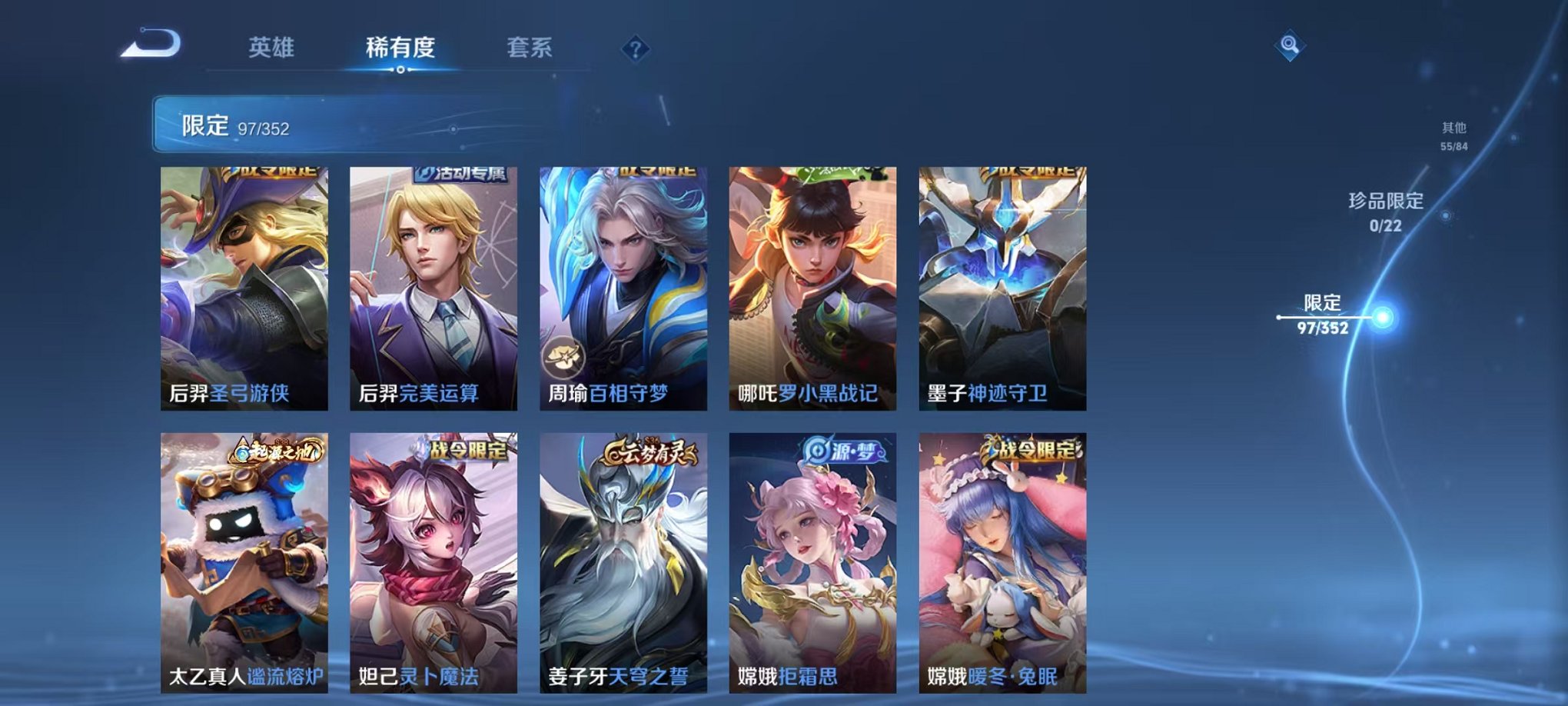Click the 战令限定 banner on 后羿圣弓游侠 skin

[273, 172]
